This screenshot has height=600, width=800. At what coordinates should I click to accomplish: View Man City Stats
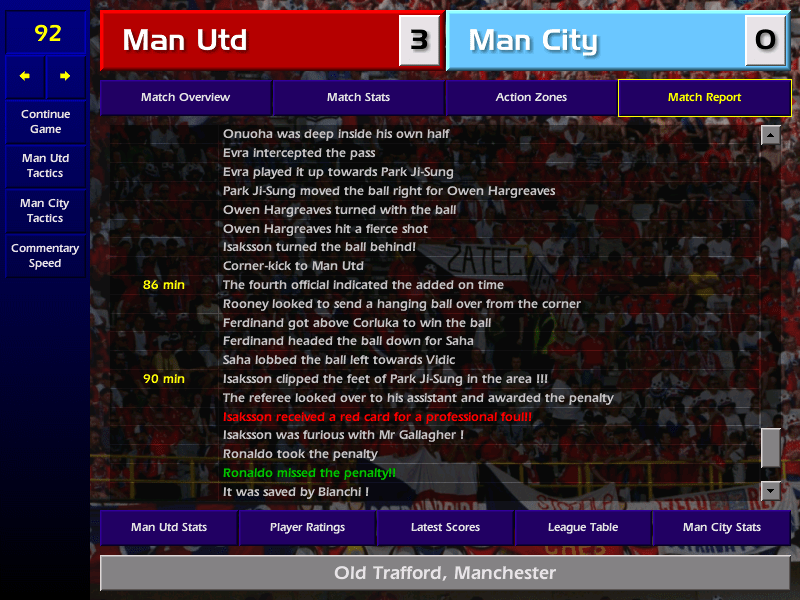click(x=721, y=527)
